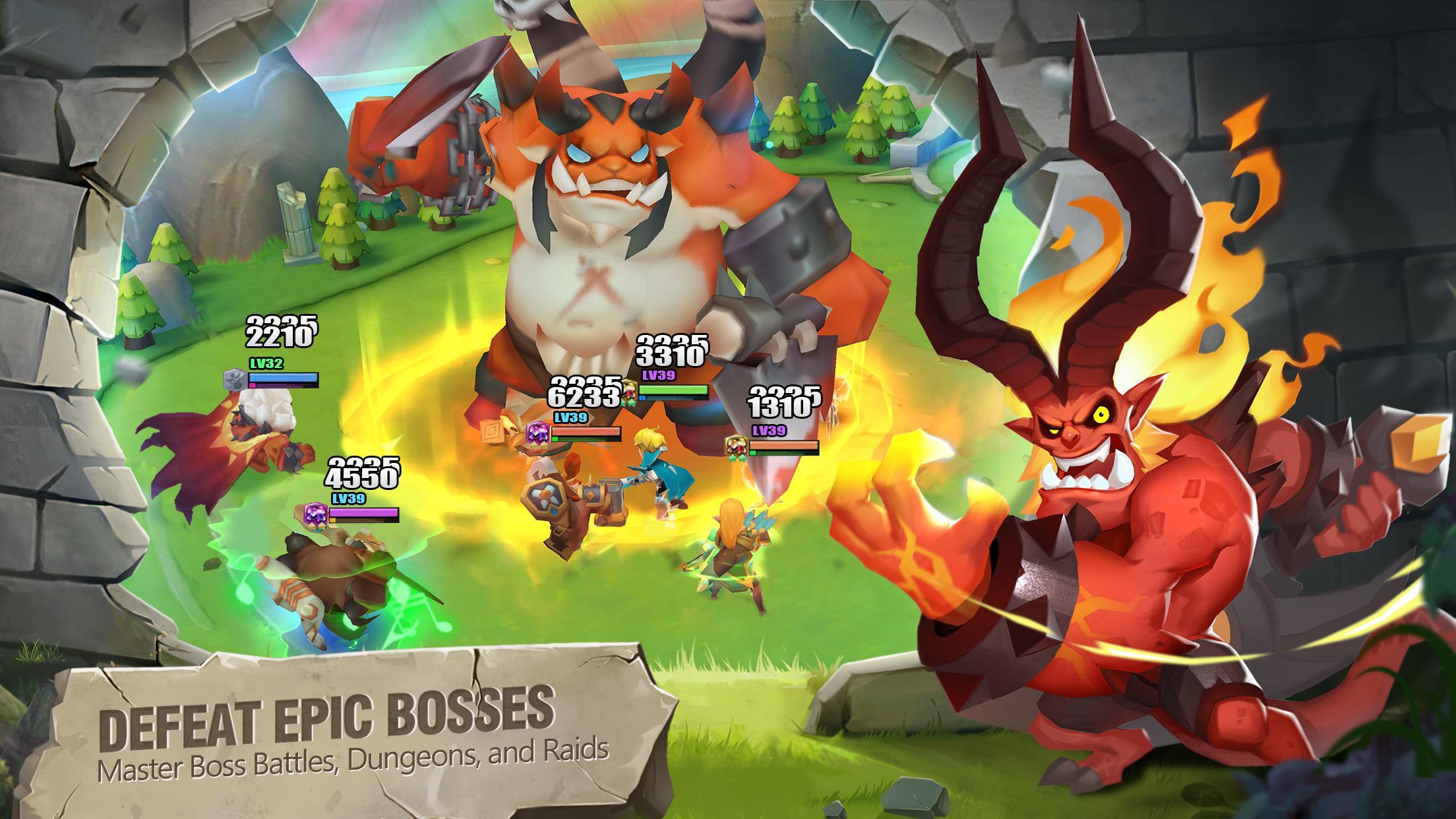The height and width of the screenshot is (819, 1456).
Task: Click the green rank arrows under the 3310 badge
Action: click(628, 404)
